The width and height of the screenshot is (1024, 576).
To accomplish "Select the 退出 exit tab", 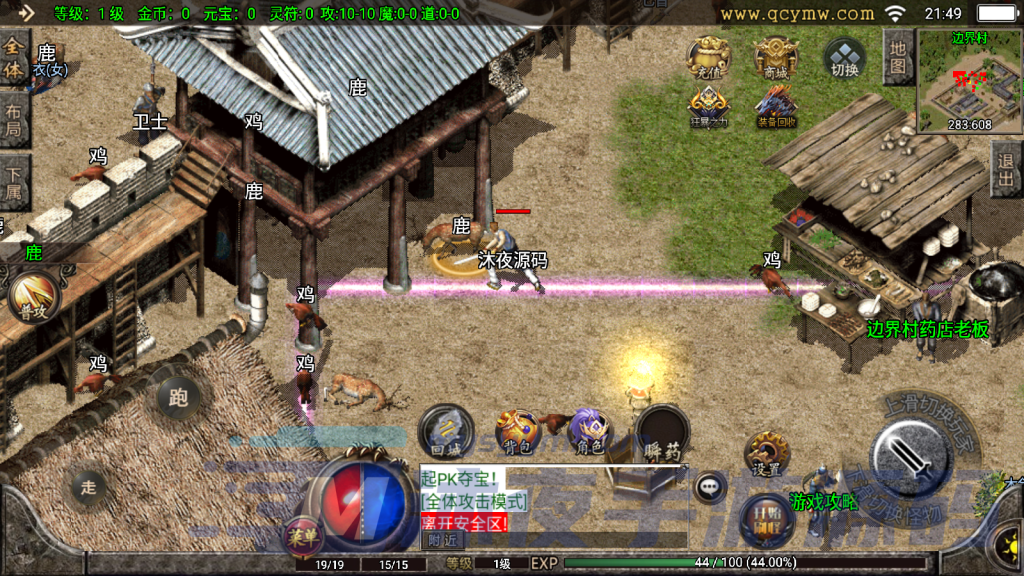I will [1006, 168].
